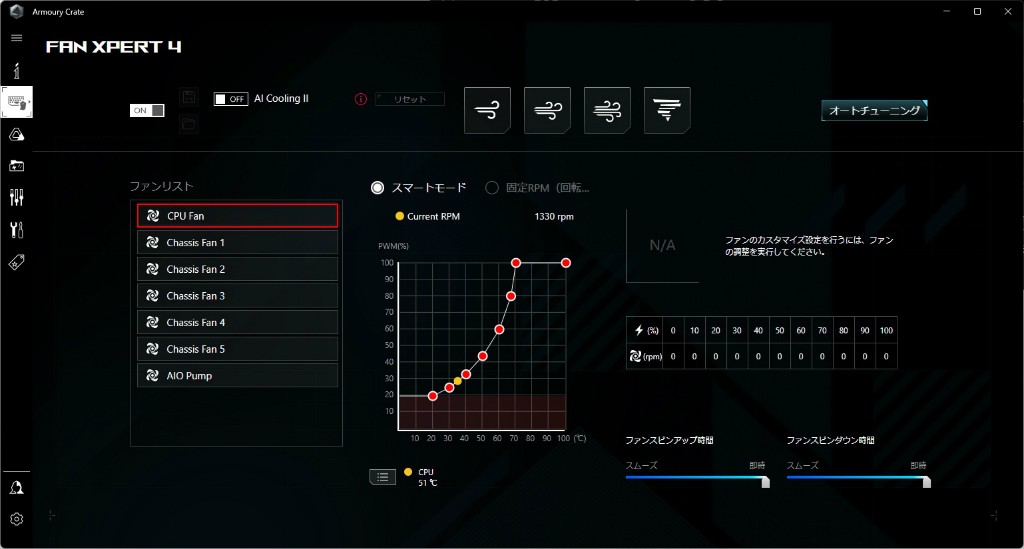Select the Chassis Fan 3 entry
Viewport: 1024px width, 549px height.
237,296
